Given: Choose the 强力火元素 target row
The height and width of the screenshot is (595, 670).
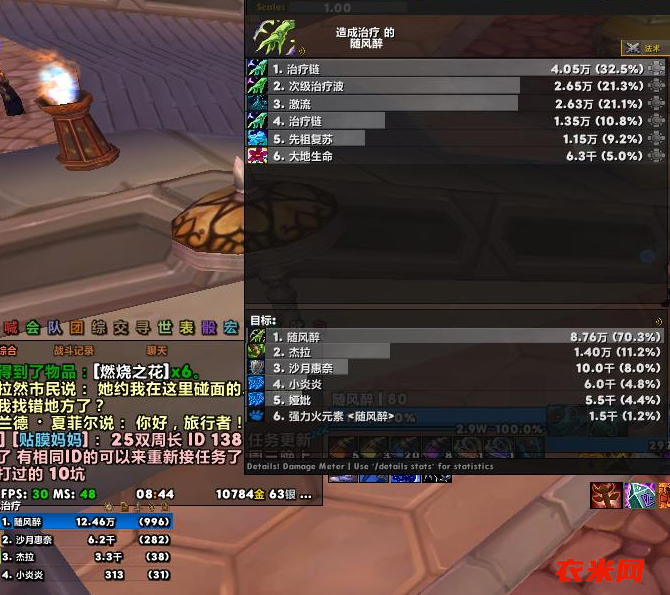Looking at the screenshot, I should click(x=400, y=416).
